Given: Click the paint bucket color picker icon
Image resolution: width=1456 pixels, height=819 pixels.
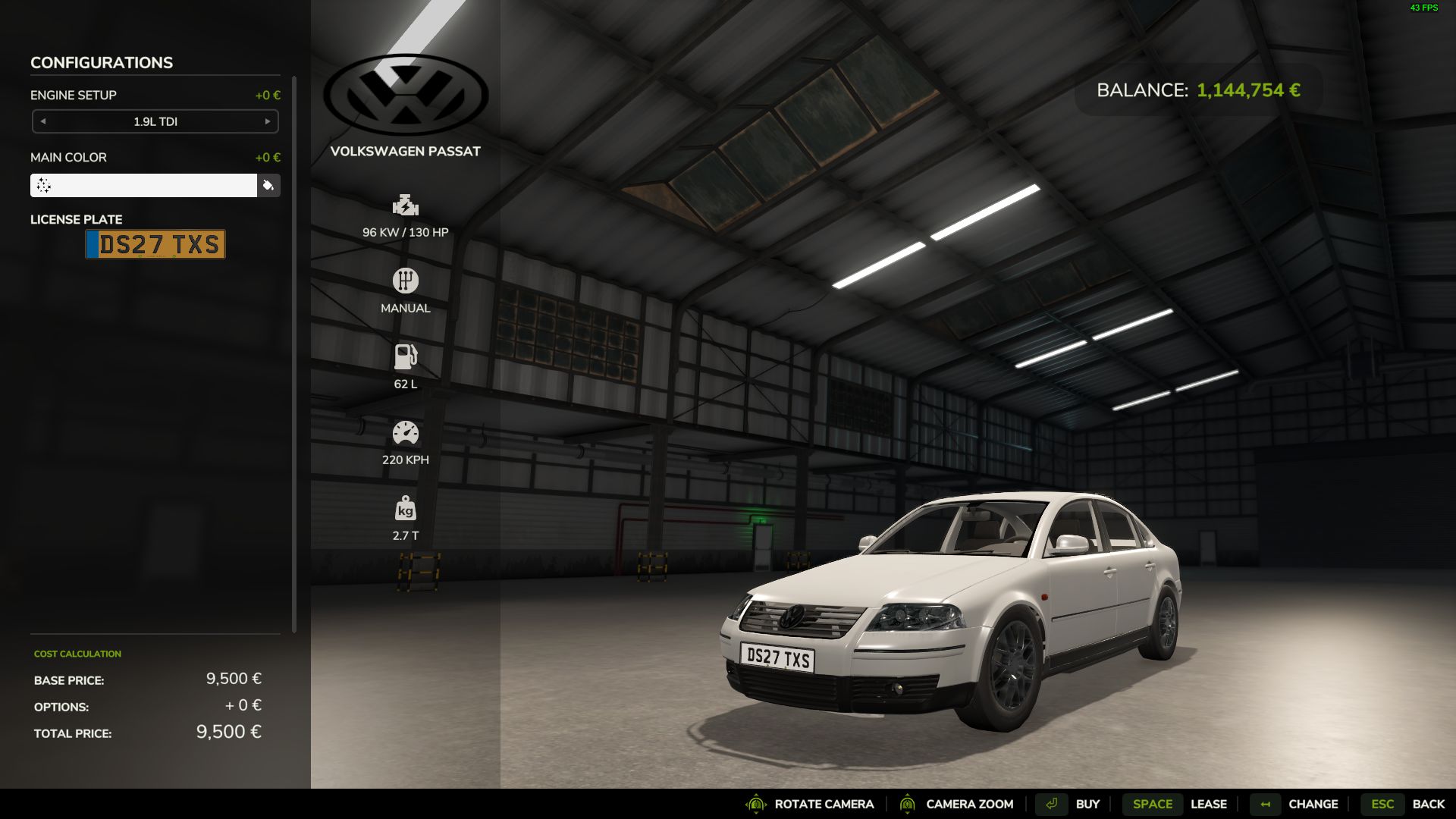Looking at the screenshot, I should 268,186.
